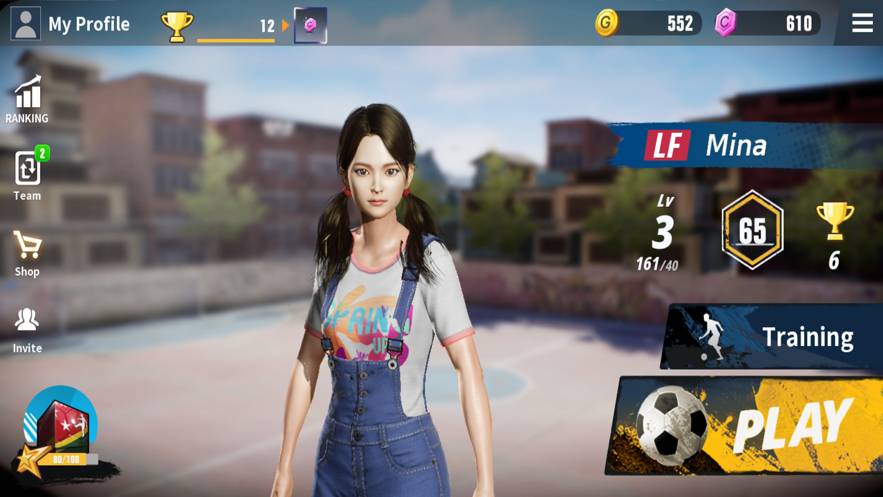View the hexagon 65 rating badge
The width and height of the screenshot is (883, 497).
click(752, 231)
